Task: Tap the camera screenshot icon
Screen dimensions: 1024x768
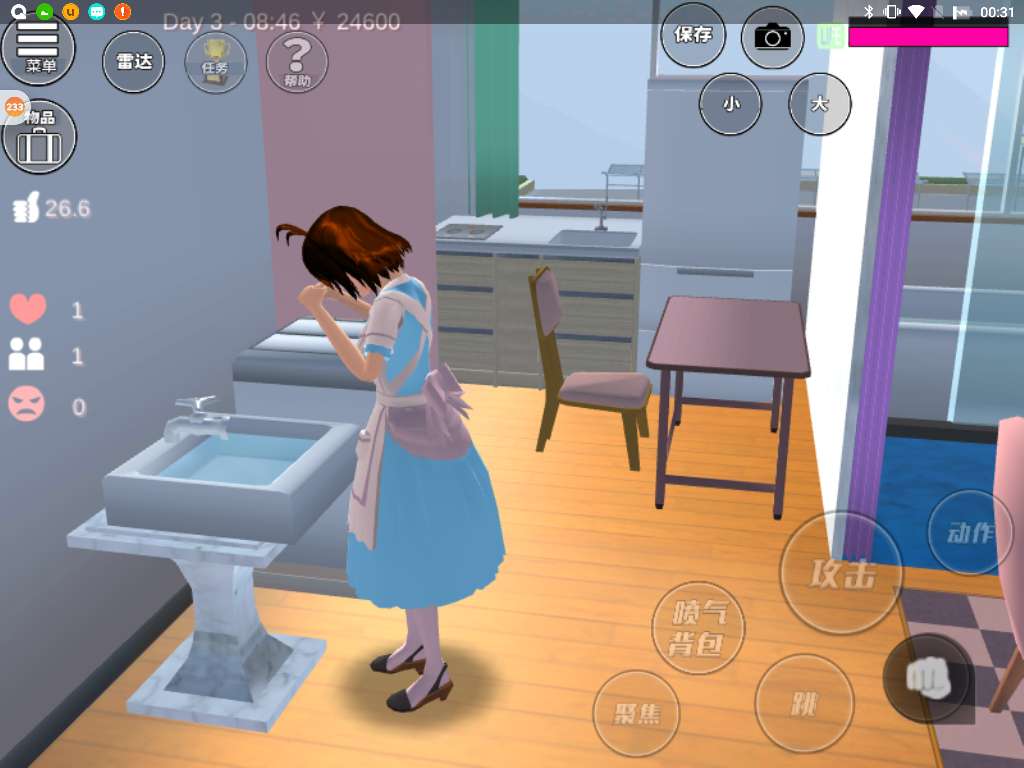Action: [x=772, y=38]
